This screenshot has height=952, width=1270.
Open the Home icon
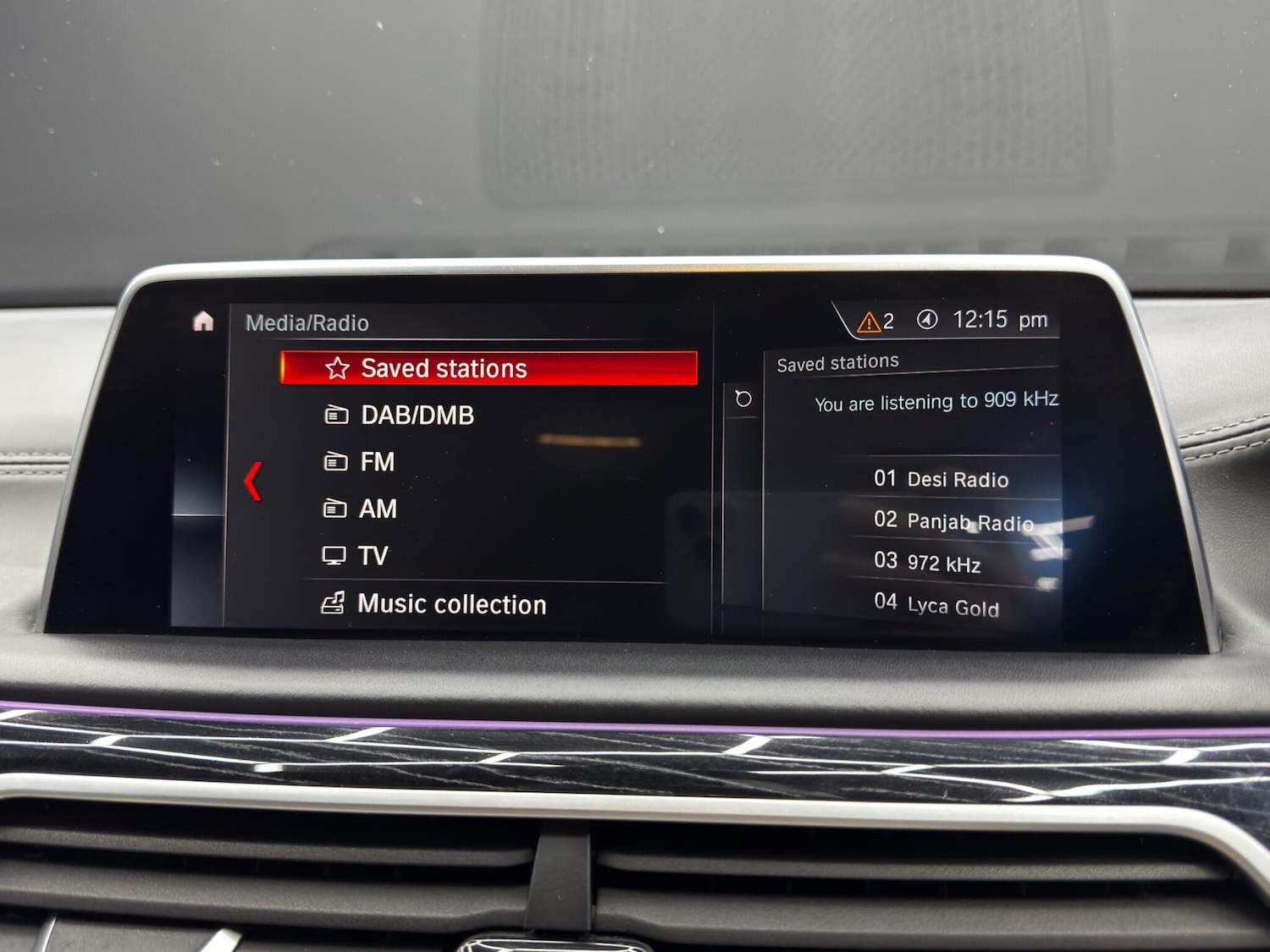202,322
